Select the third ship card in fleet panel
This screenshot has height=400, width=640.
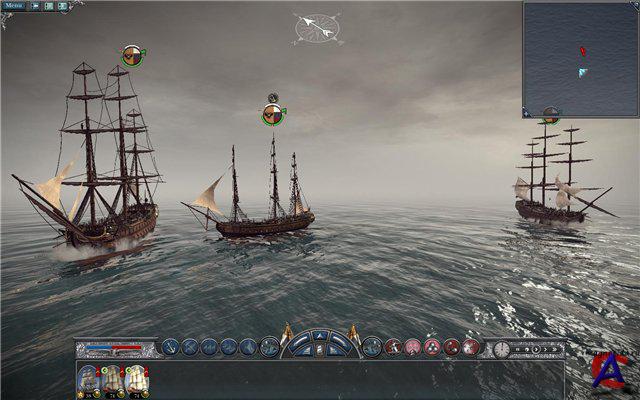click(x=137, y=380)
